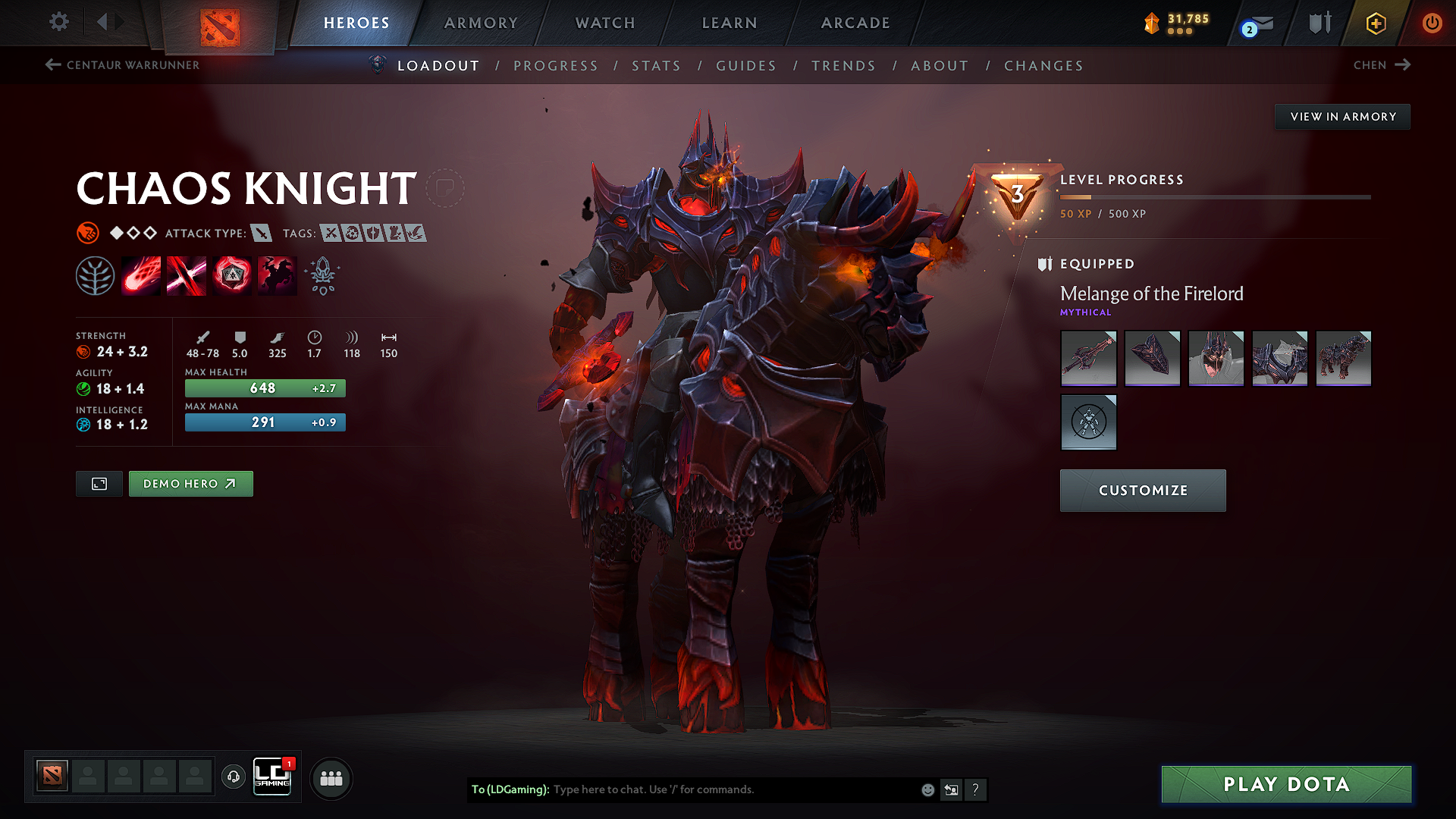Viewport: 1456px width, 819px height.
Task: Open the settings gear icon
Action: point(58,22)
